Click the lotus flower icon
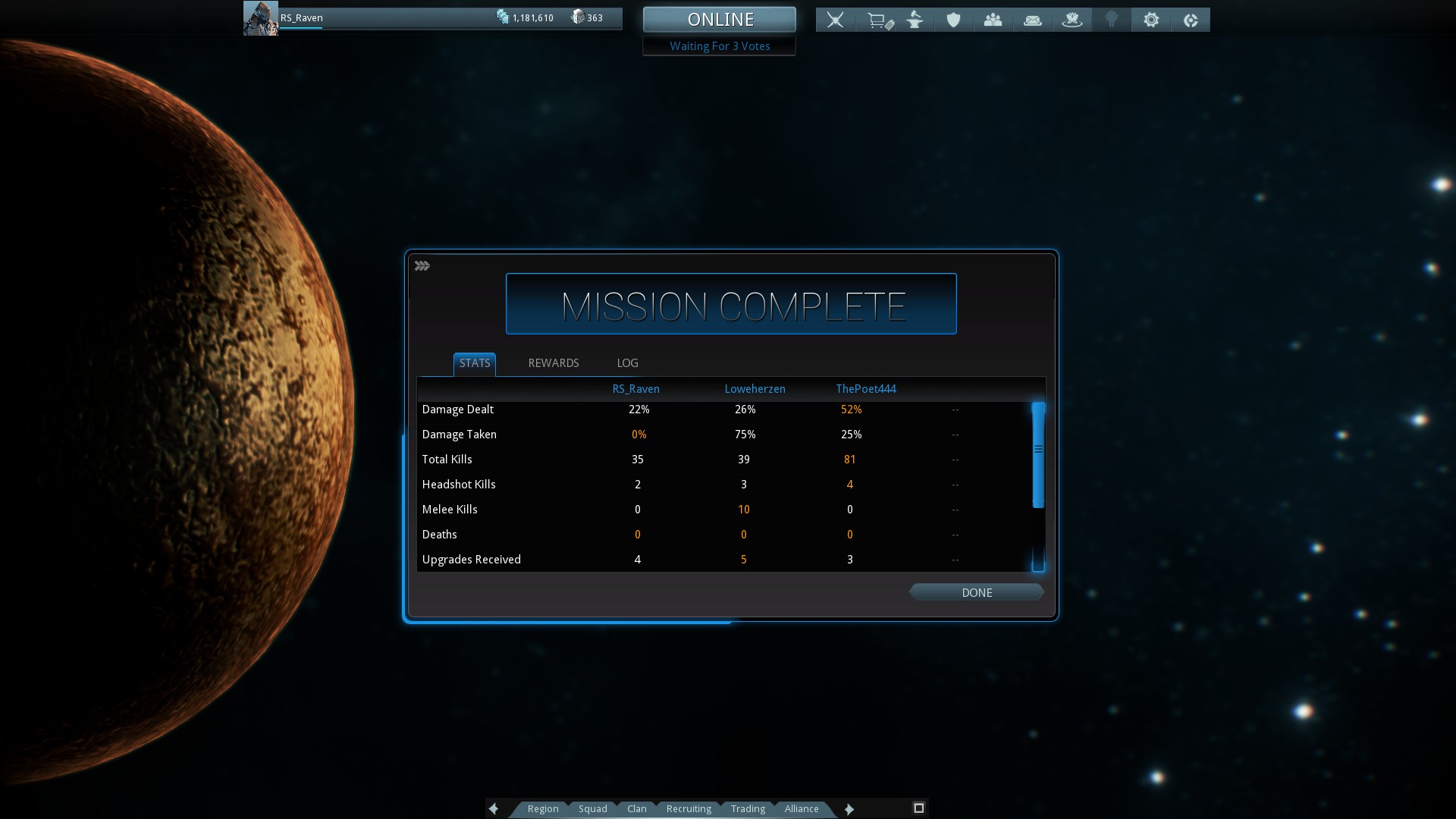Image resolution: width=1456 pixels, height=819 pixels. click(x=1072, y=20)
